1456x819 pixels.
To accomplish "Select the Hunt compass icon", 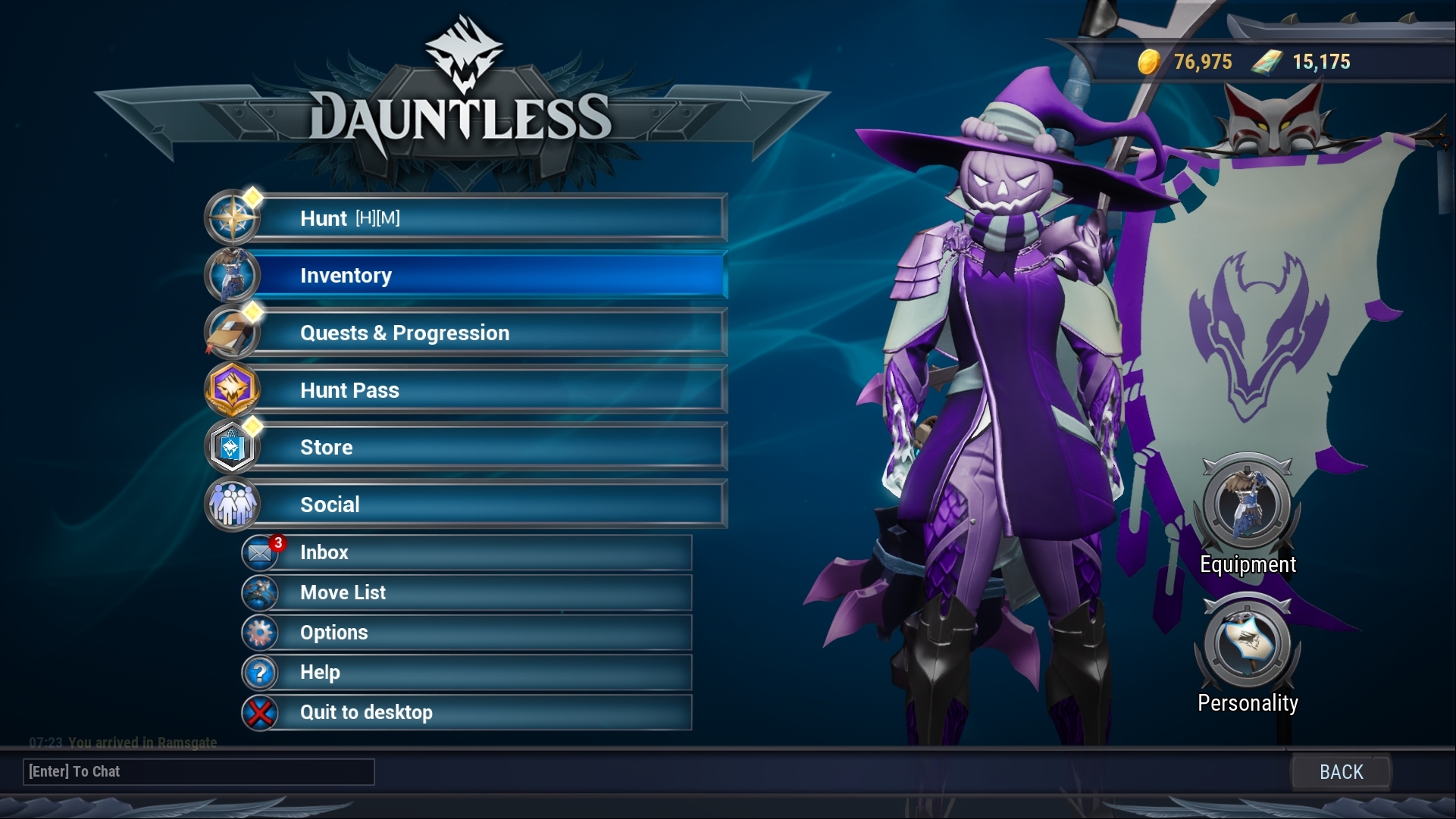I will (x=233, y=217).
